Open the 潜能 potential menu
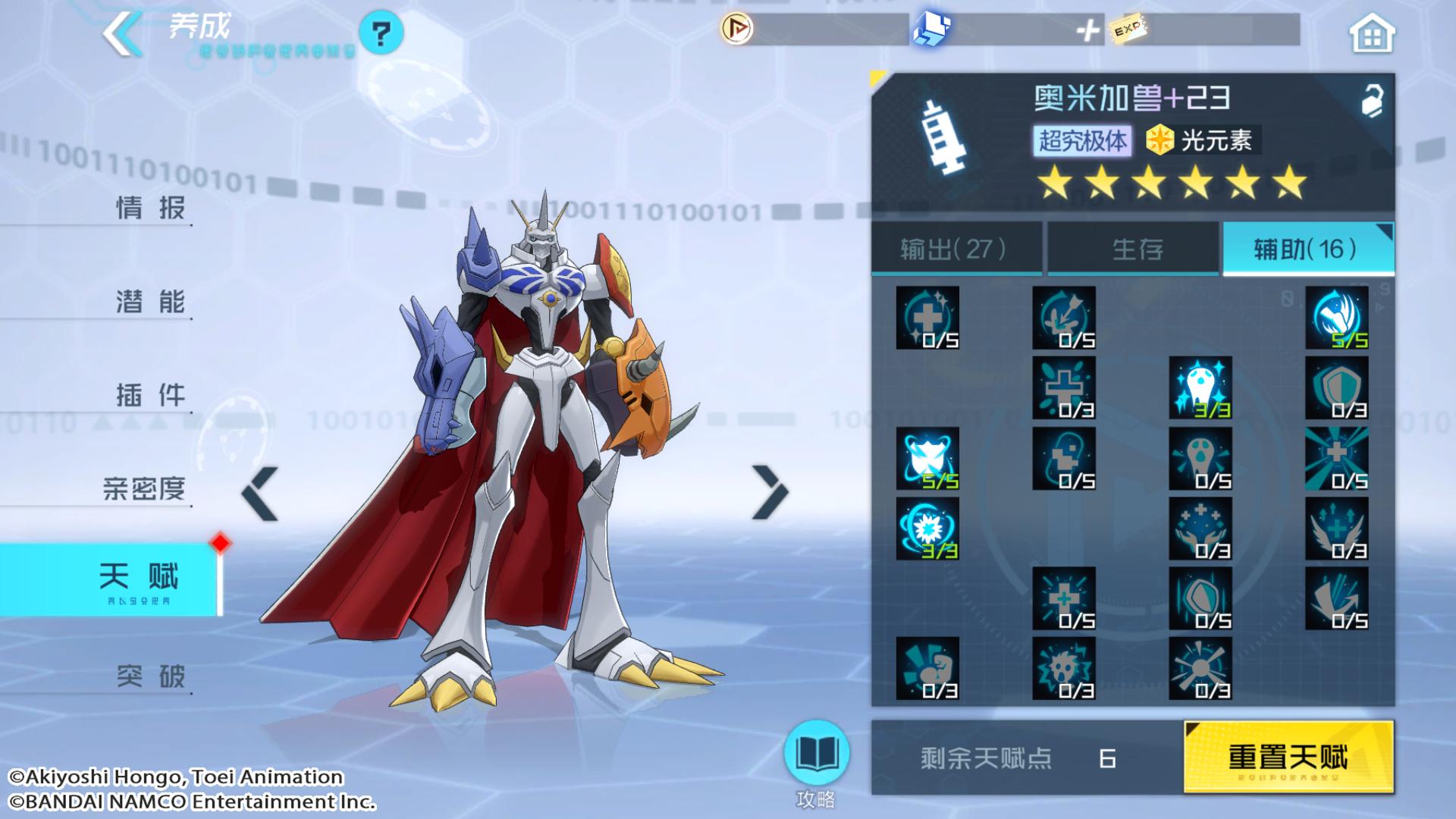 (150, 302)
